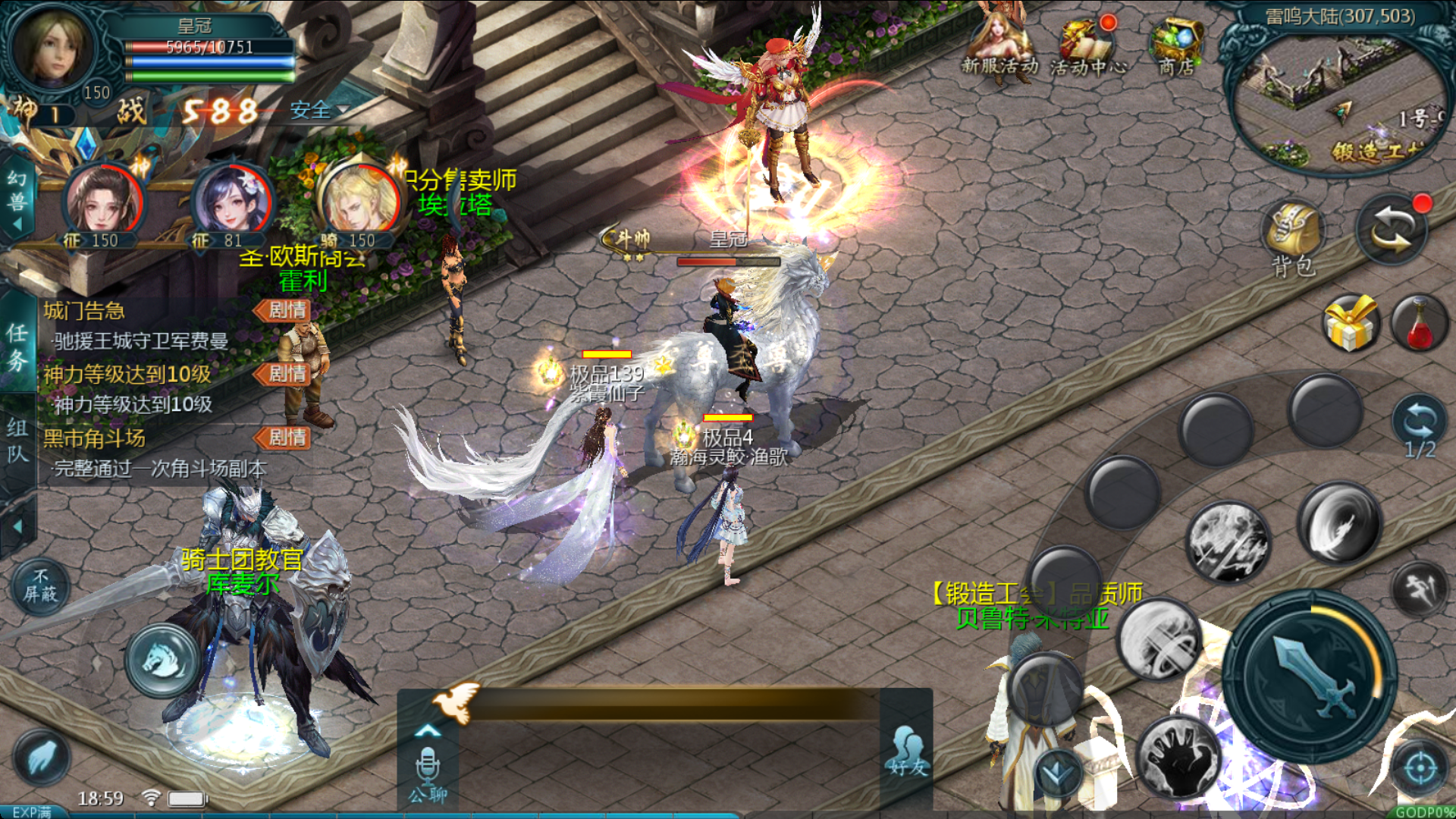1456x819 pixels.
Task: Open the 安全 mode dropdown
Action: pyautogui.click(x=320, y=111)
